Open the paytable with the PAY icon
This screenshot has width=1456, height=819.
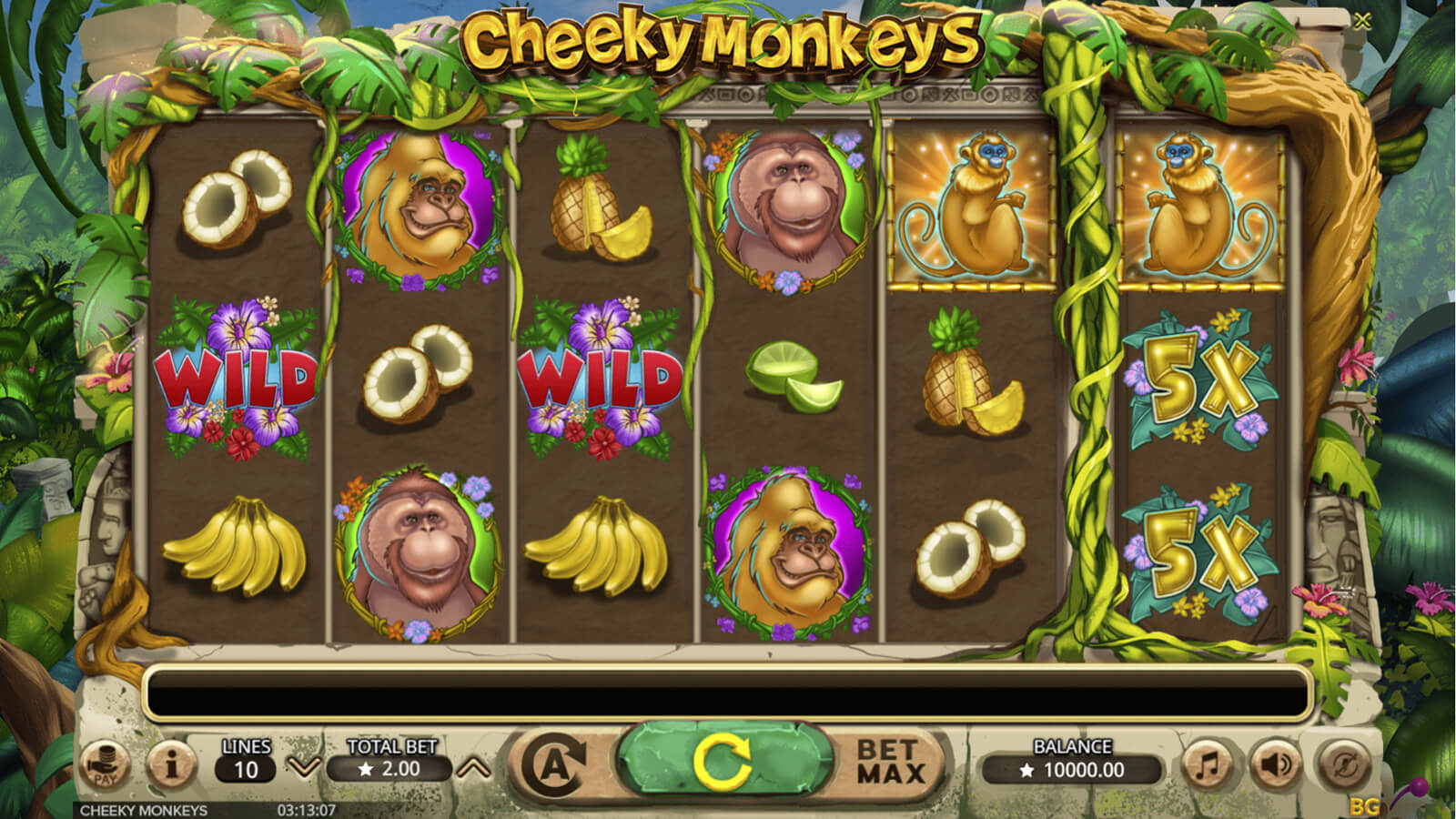[105, 766]
